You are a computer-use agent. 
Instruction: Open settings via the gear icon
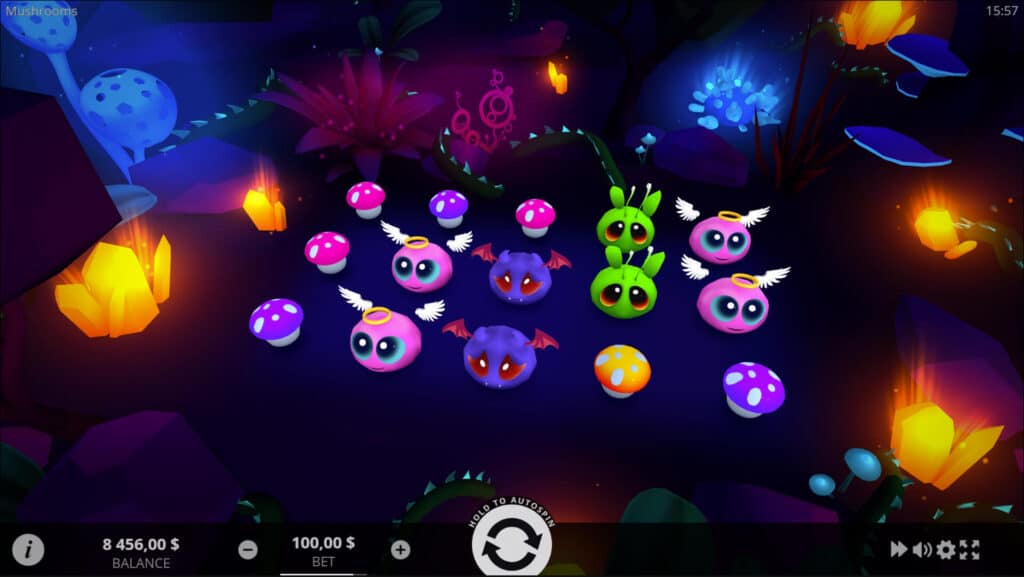(945, 549)
